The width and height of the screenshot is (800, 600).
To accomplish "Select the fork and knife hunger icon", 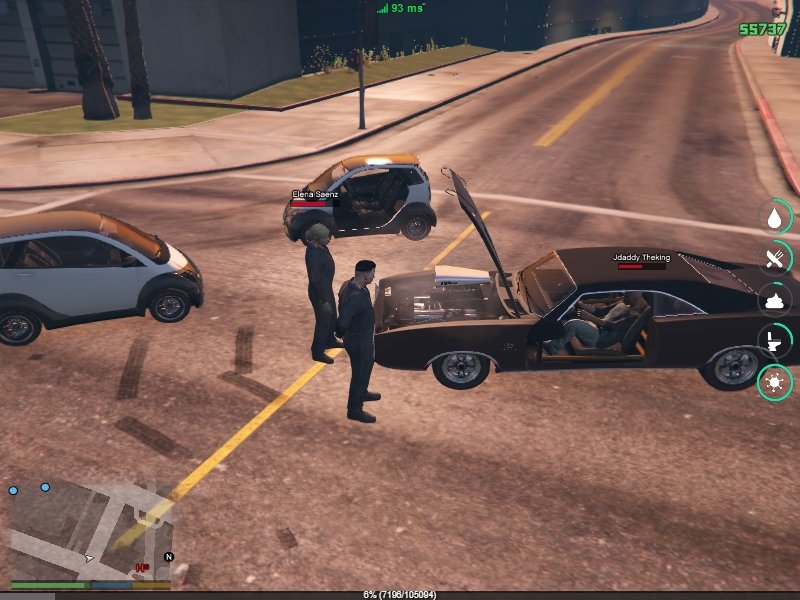I will click(x=774, y=258).
